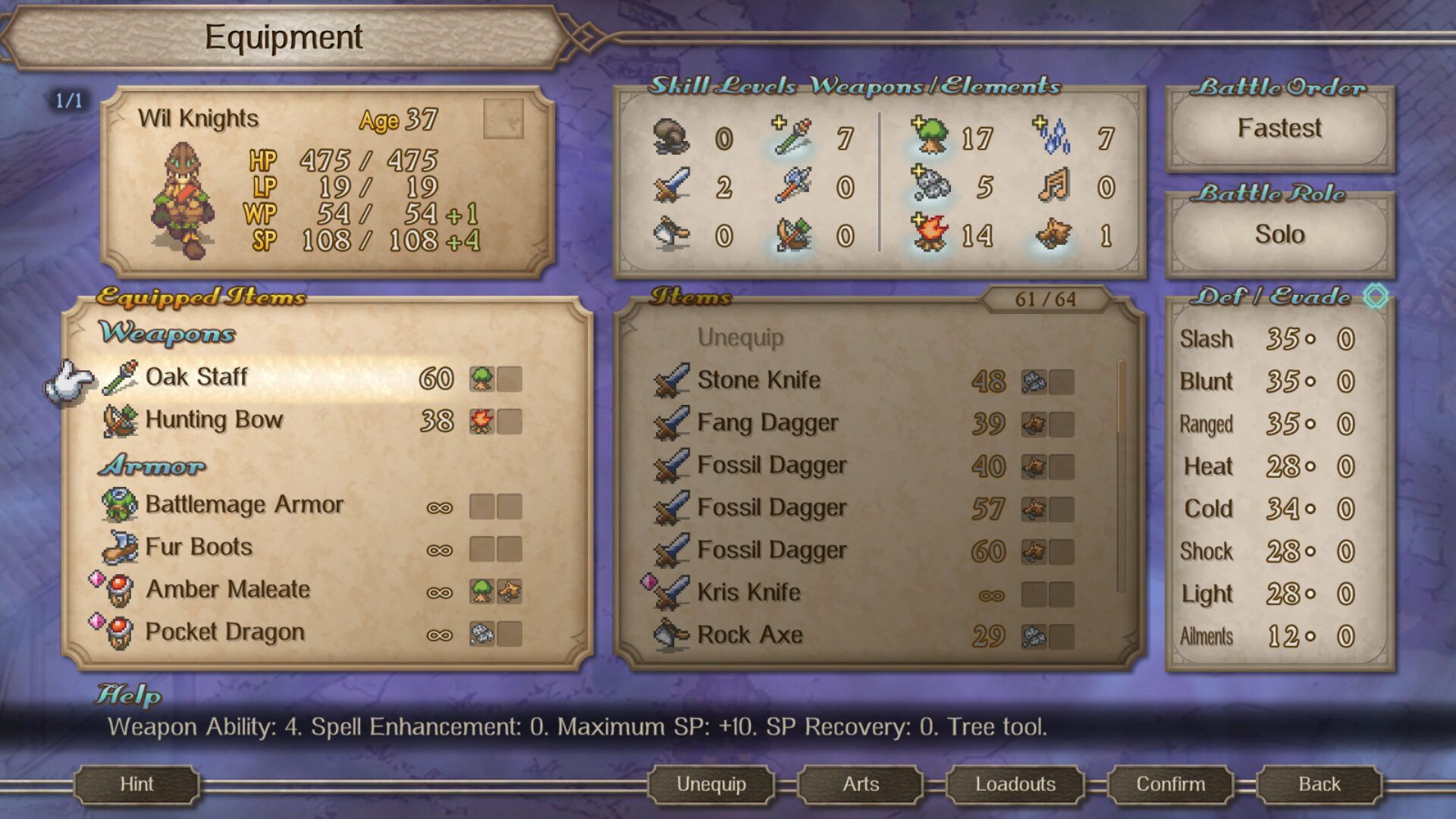Select the equipped Oak Staff weapon
Image resolution: width=1456 pixels, height=819 pixels.
click(x=197, y=378)
